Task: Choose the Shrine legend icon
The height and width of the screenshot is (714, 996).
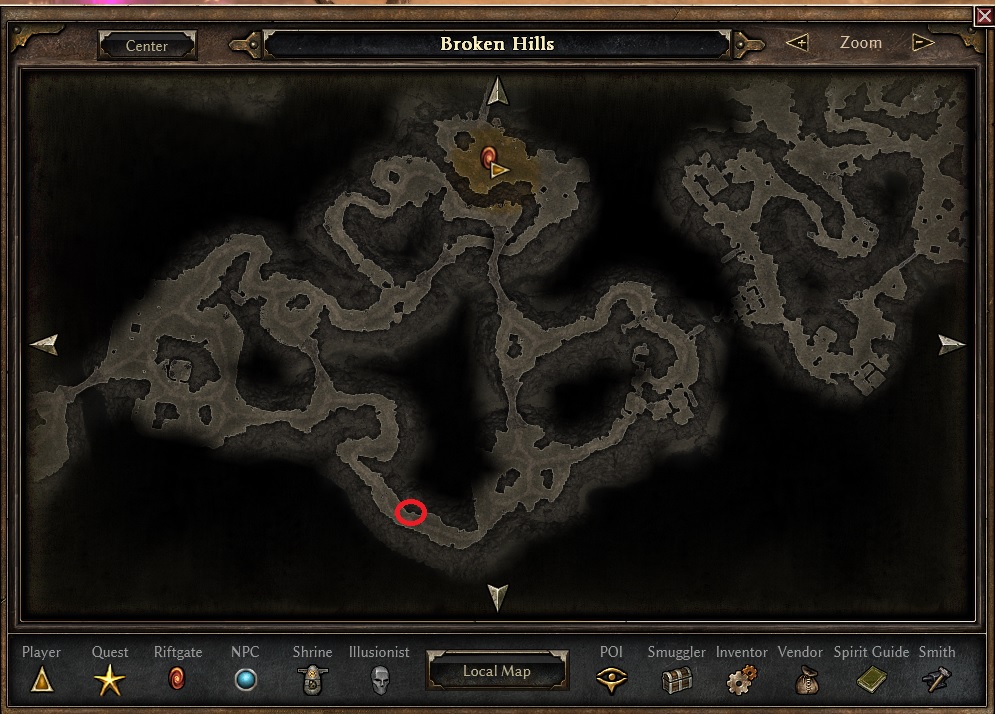Action: (x=313, y=681)
